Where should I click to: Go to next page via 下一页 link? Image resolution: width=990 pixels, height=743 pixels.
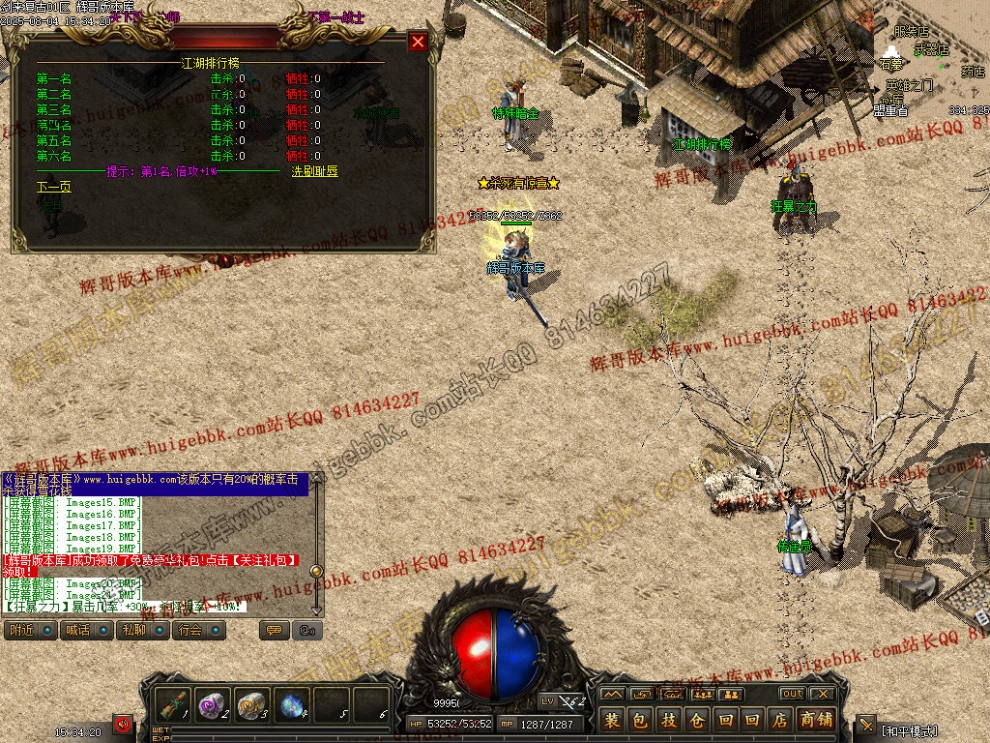[x=54, y=187]
